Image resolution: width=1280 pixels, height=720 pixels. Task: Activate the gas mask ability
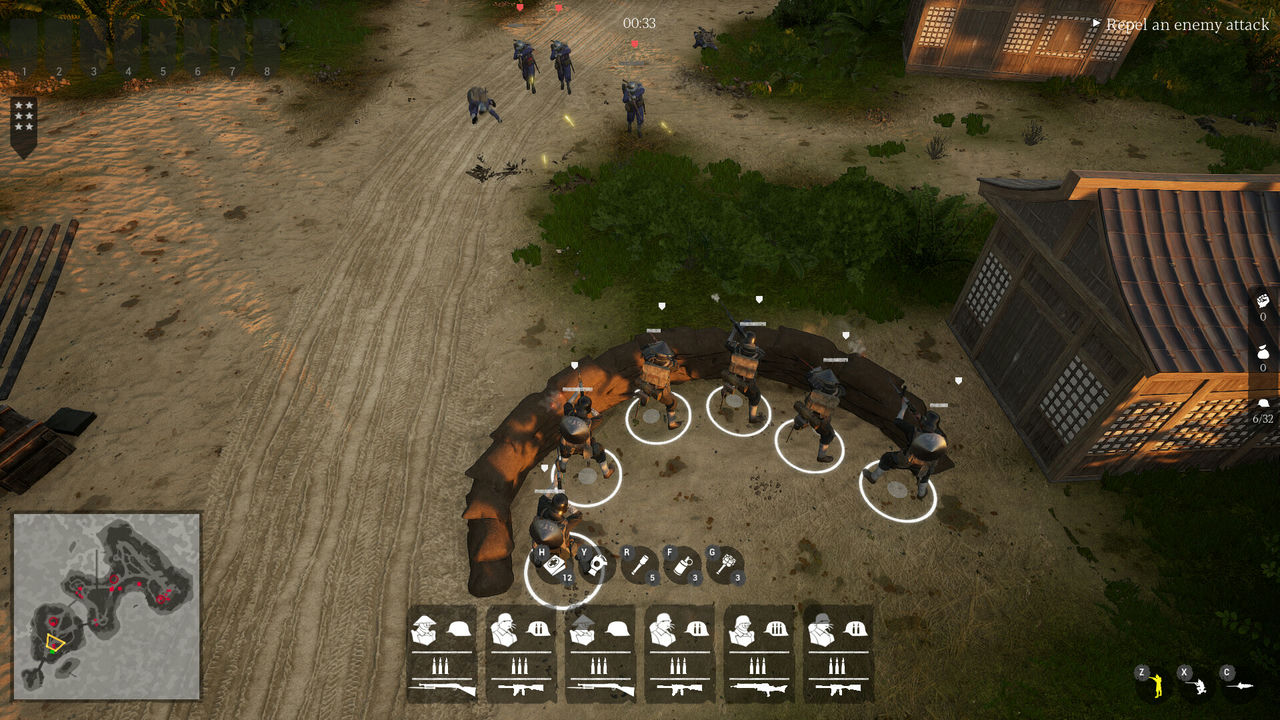[597, 565]
